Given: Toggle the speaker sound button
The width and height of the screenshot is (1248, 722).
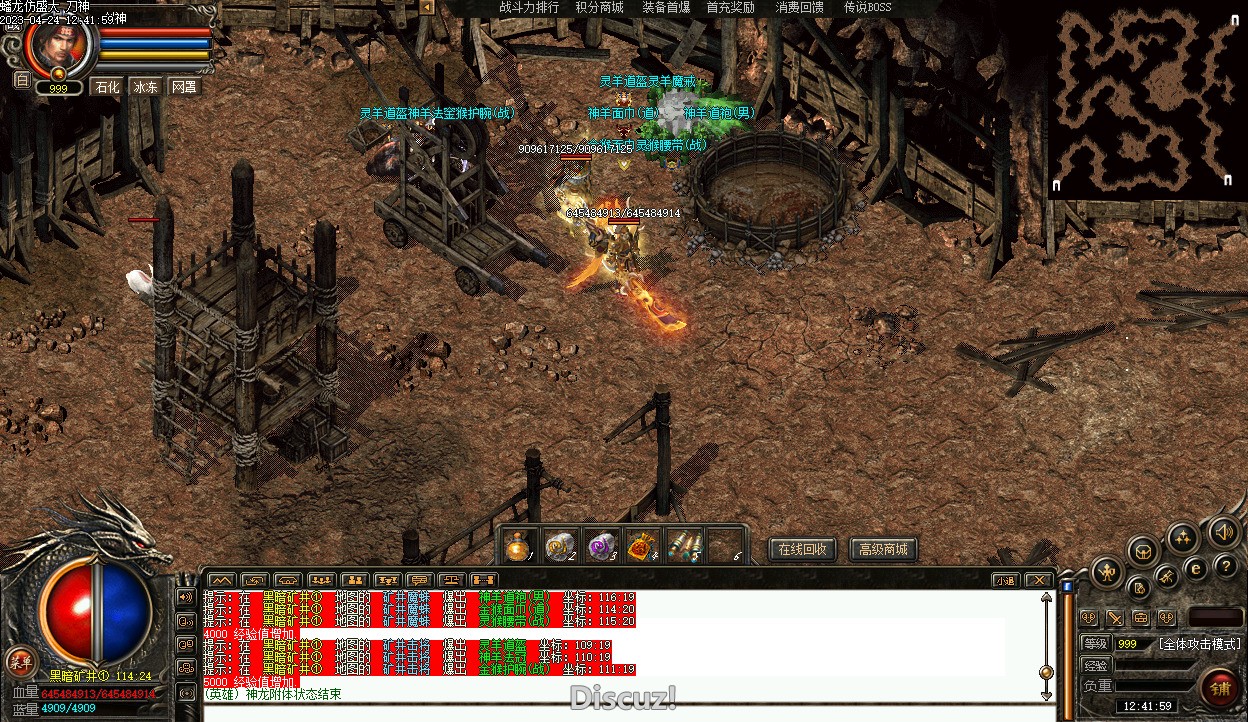Looking at the screenshot, I should [1222, 532].
